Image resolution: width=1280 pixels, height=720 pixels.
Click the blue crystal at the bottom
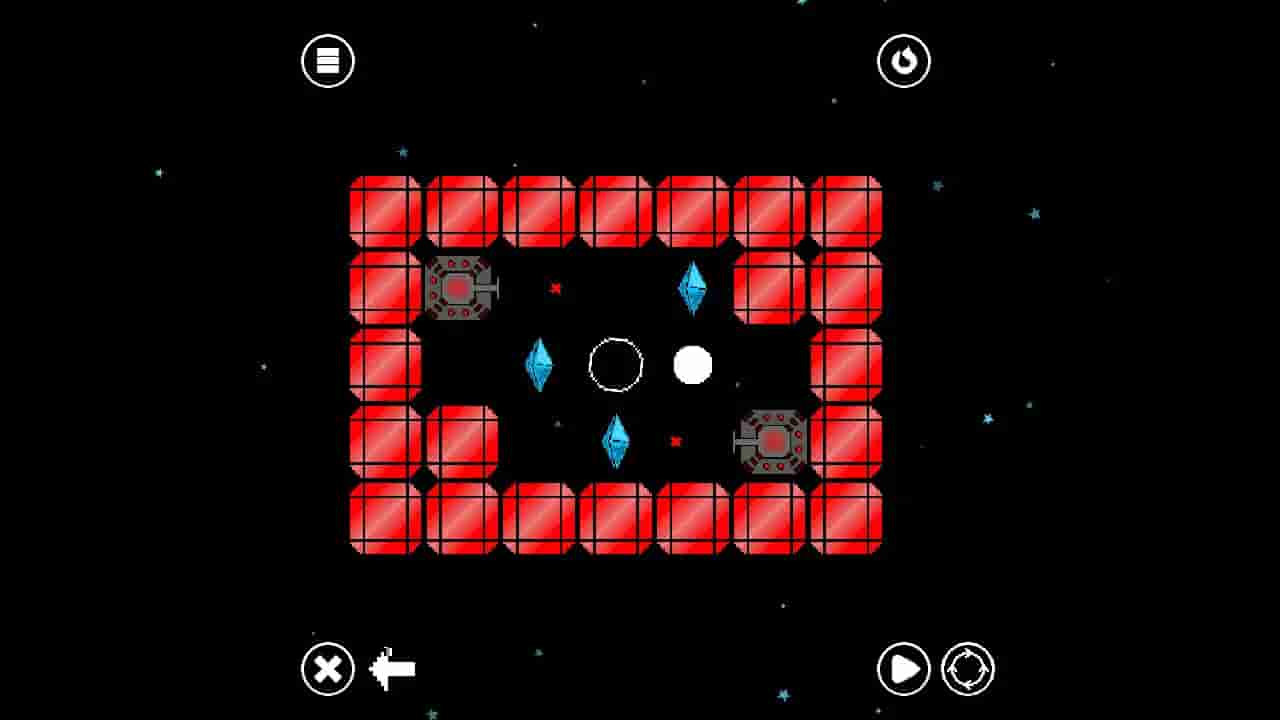[617, 440]
